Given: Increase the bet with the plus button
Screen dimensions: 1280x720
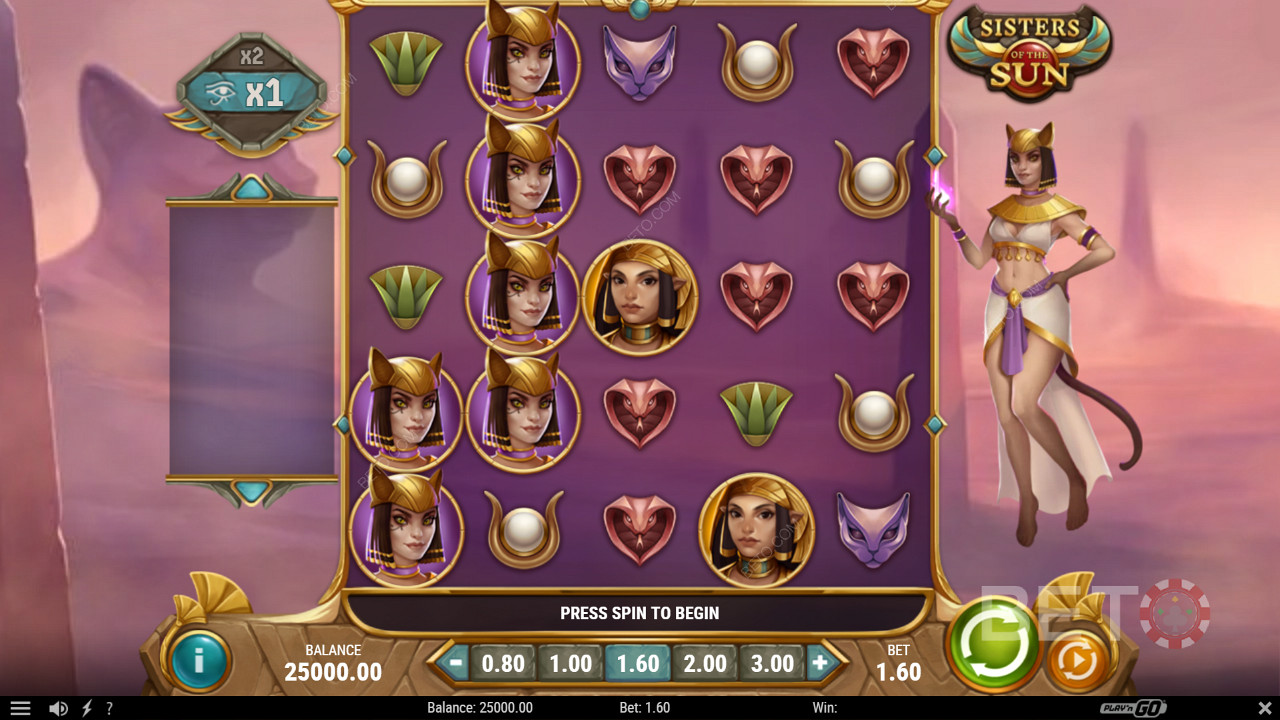Looking at the screenshot, I should pos(820,662).
